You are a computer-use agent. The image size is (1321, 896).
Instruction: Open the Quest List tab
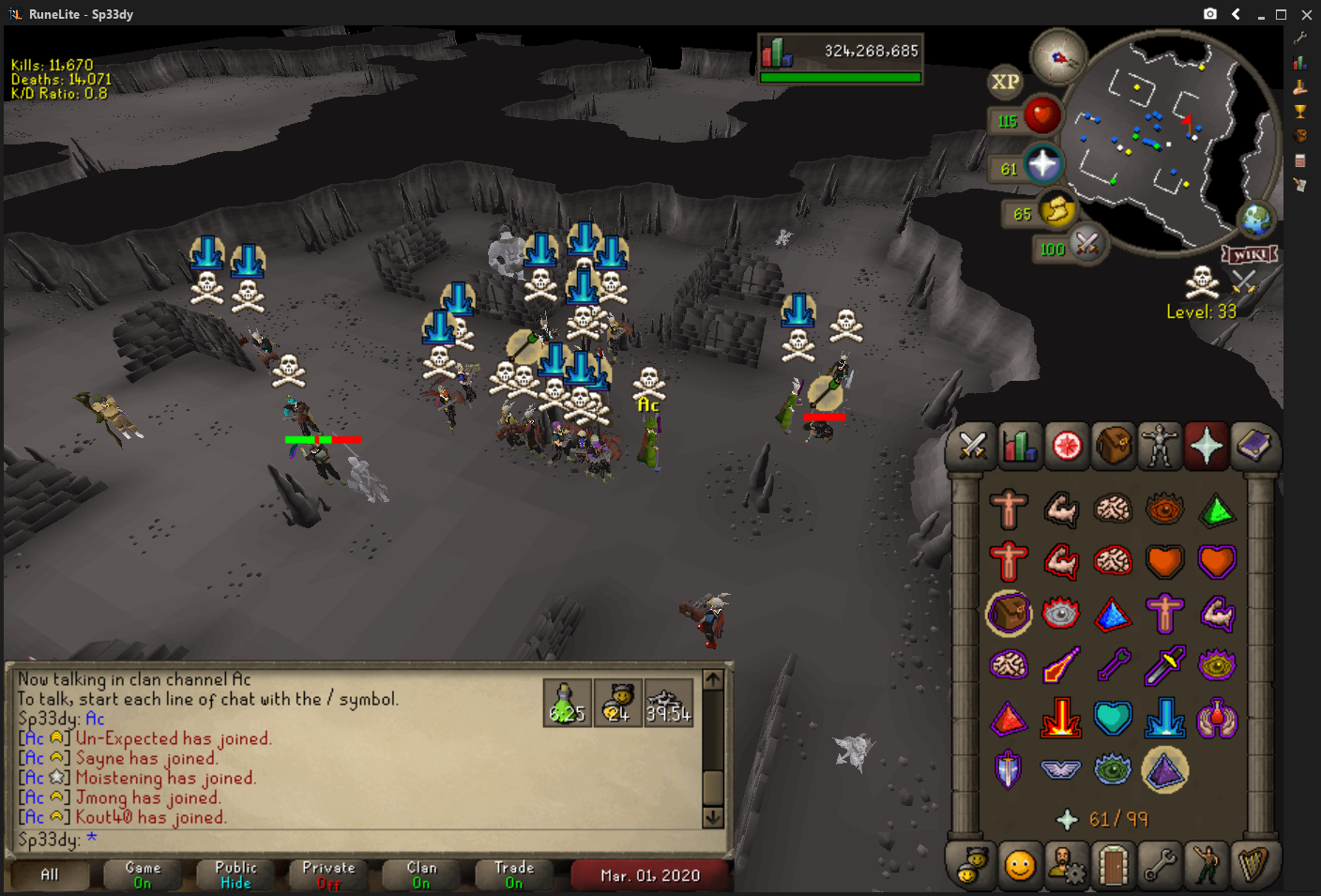click(x=1067, y=447)
